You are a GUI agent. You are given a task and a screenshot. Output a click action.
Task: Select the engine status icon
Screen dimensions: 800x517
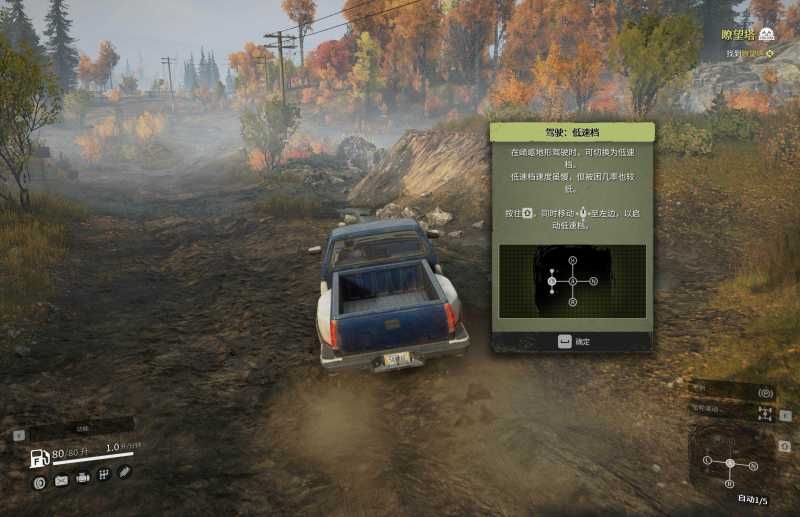tap(83, 480)
